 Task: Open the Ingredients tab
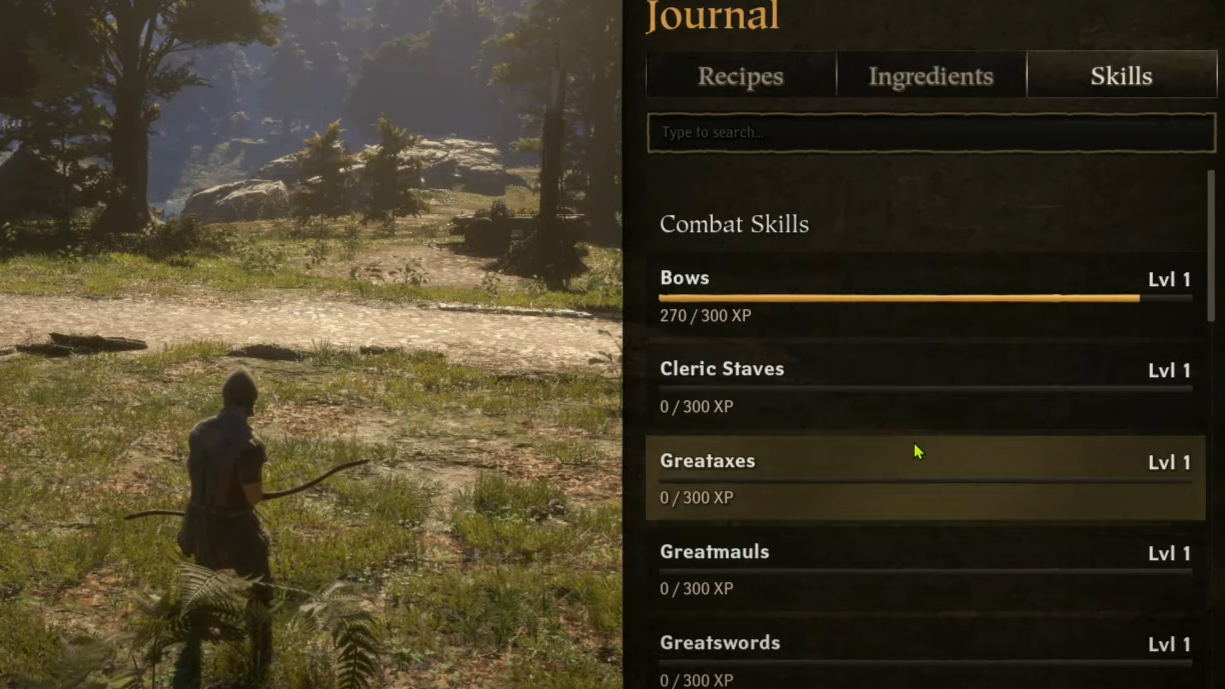[931, 76]
